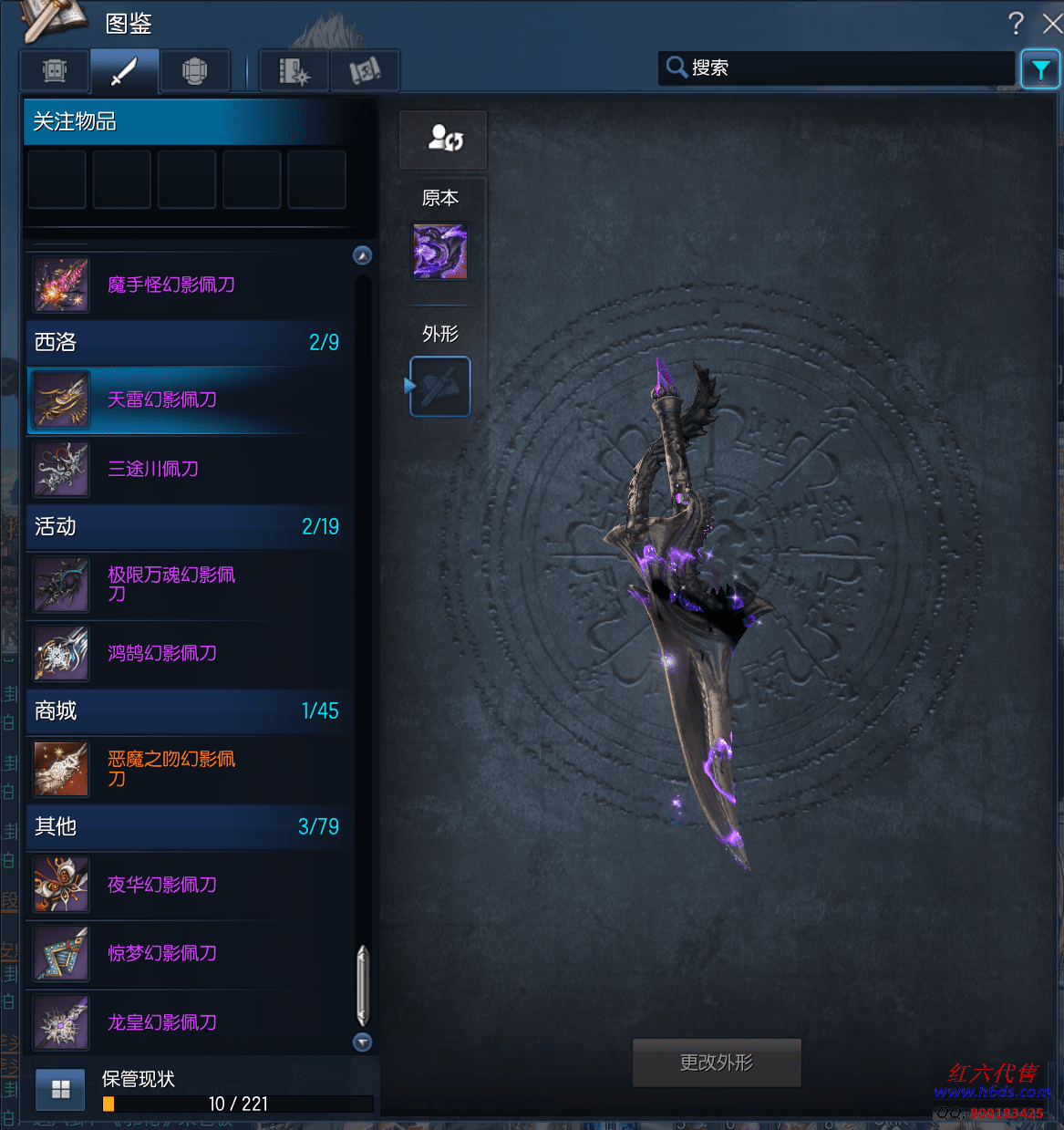The height and width of the screenshot is (1130, 1064).
Task: Select 鸿鹄幻影佩刀 entry
Action: point(162,653)
